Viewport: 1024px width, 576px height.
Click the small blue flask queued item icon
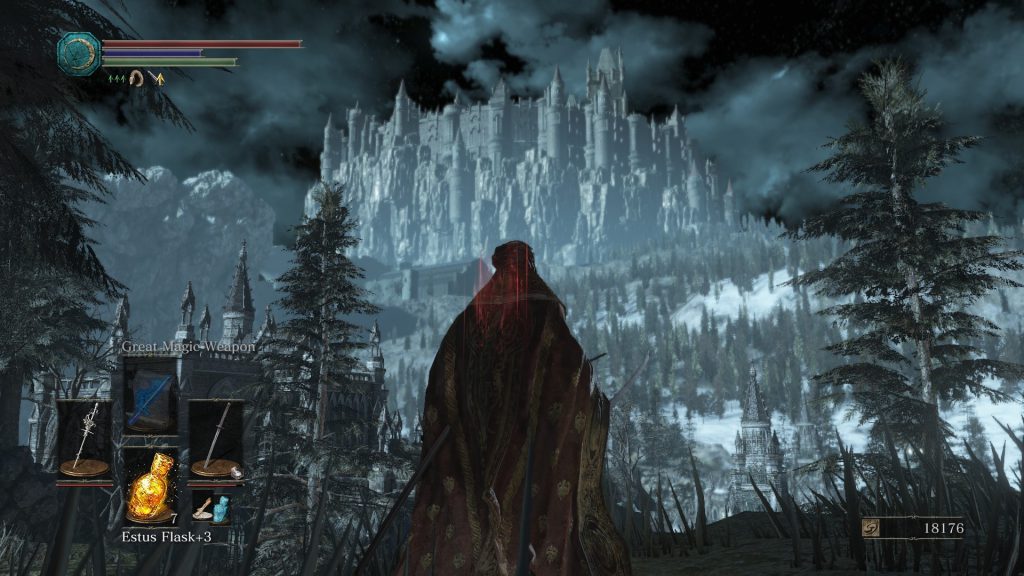(x=210, y=507)
